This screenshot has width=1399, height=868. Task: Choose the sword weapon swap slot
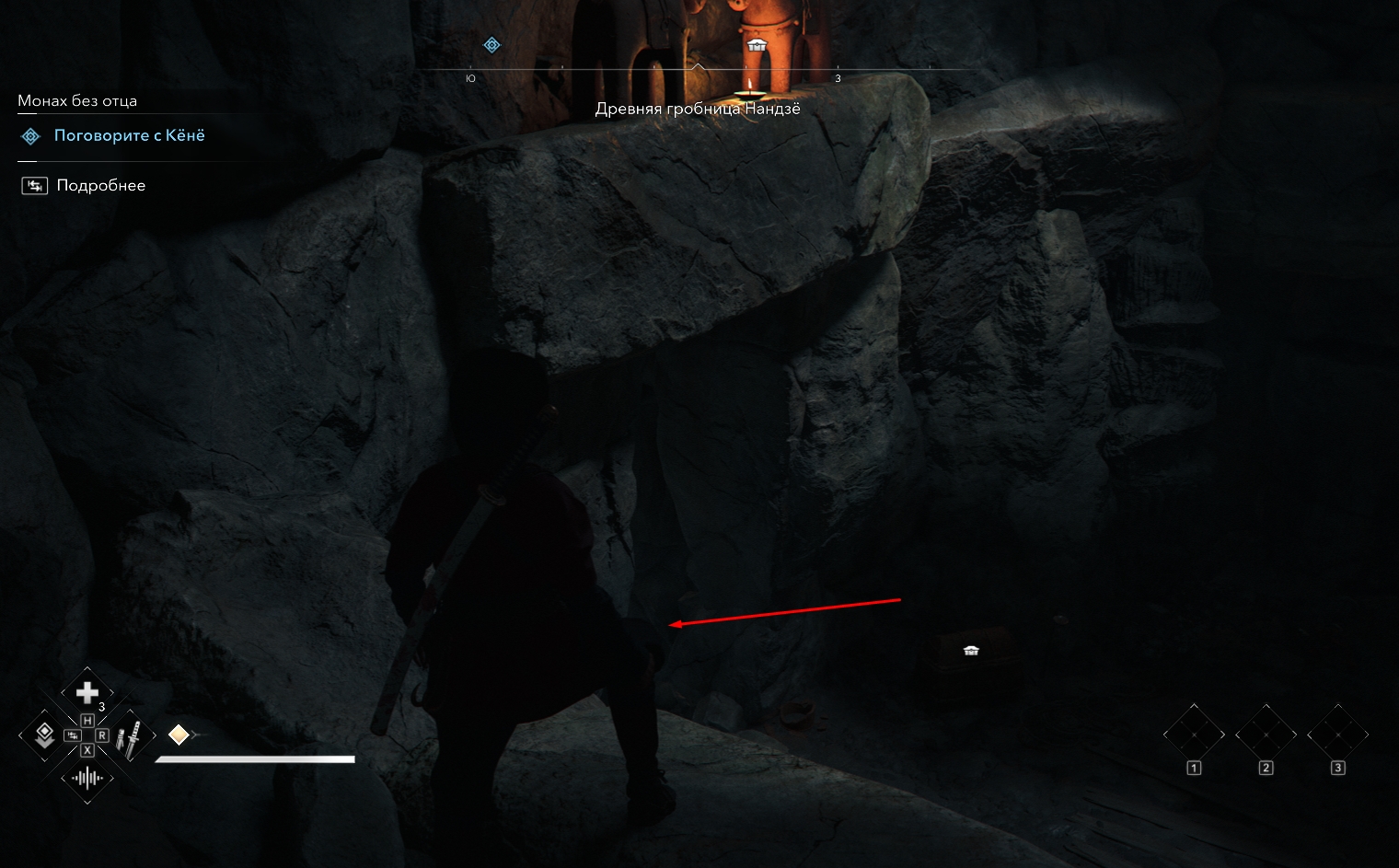pyautogui.click(x=131, y=735)
